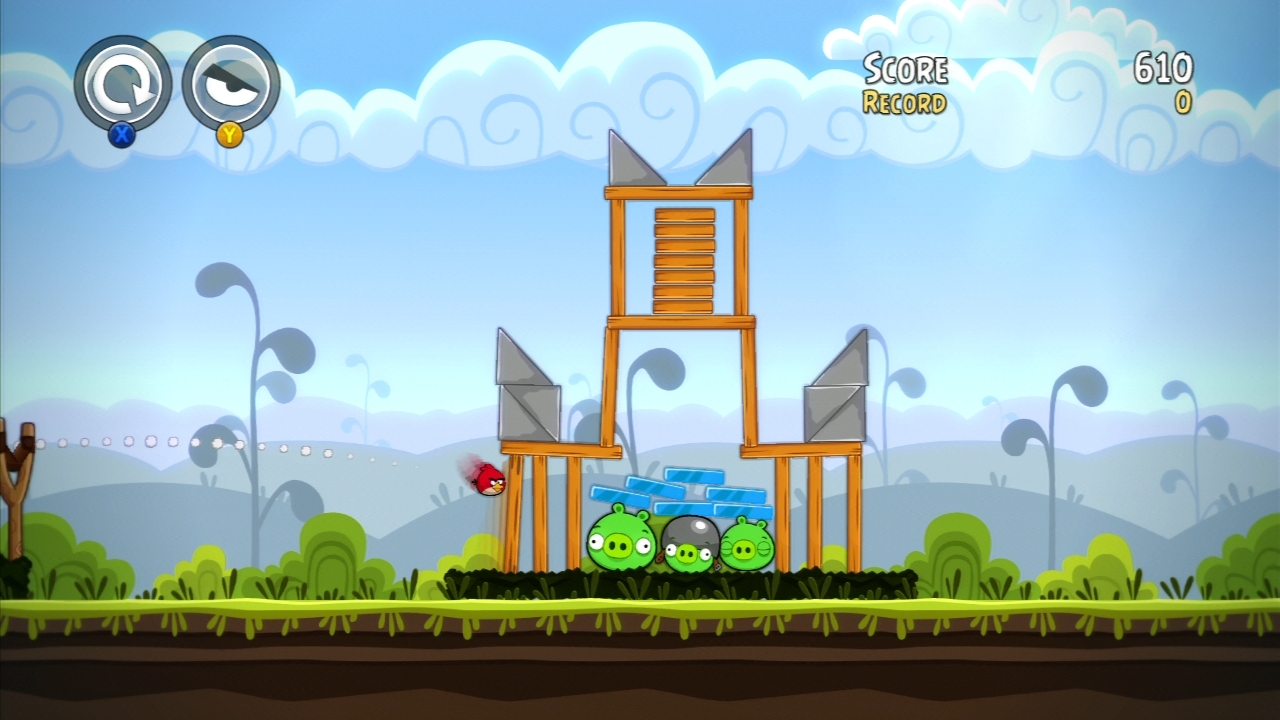Click the restart level circular arrow button
Image resolution: width=1280 pixels, height=720 pixels.
click(x=122, y=84)
